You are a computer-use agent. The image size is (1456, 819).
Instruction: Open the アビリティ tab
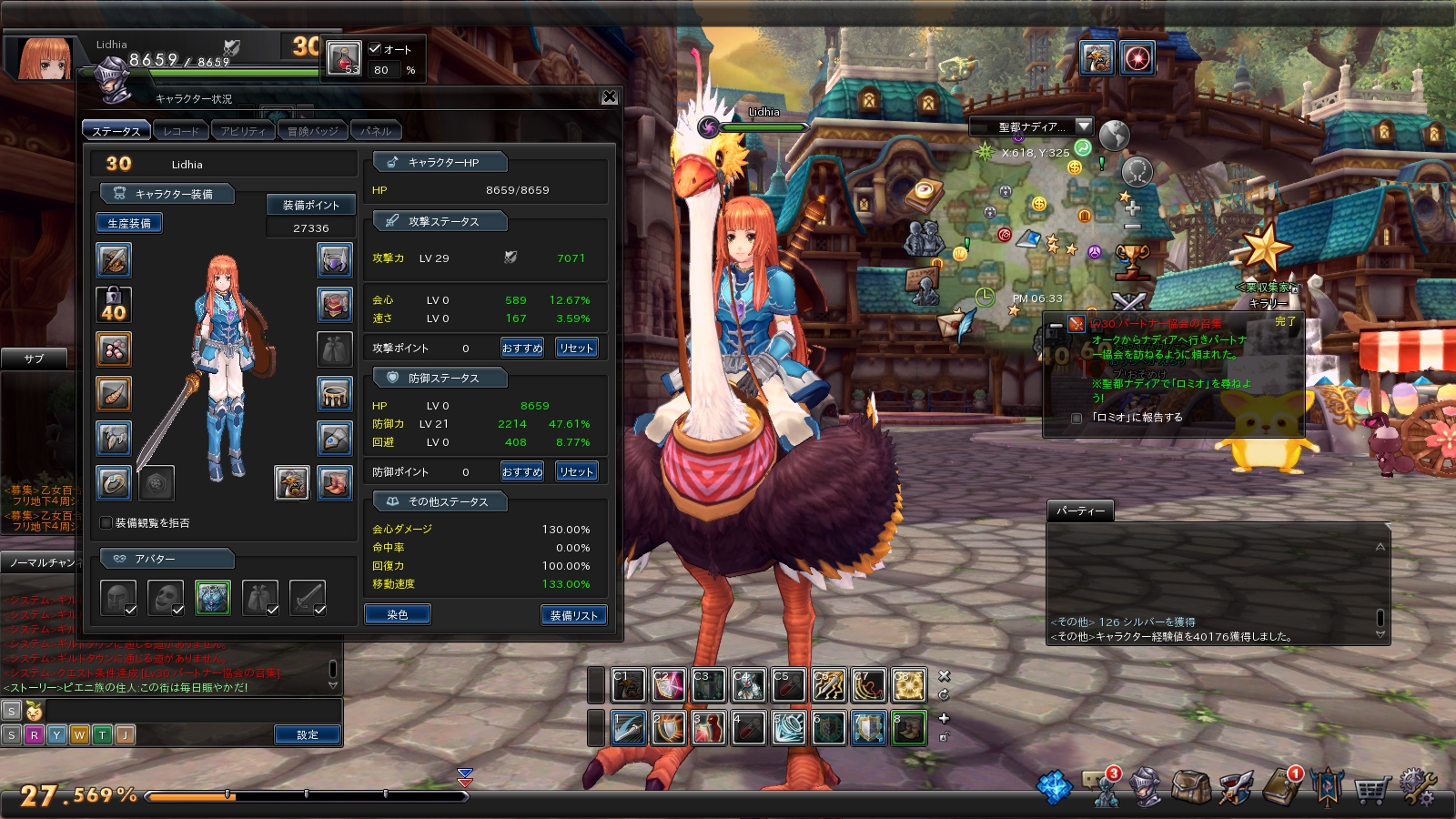click(x=243, y=131)
